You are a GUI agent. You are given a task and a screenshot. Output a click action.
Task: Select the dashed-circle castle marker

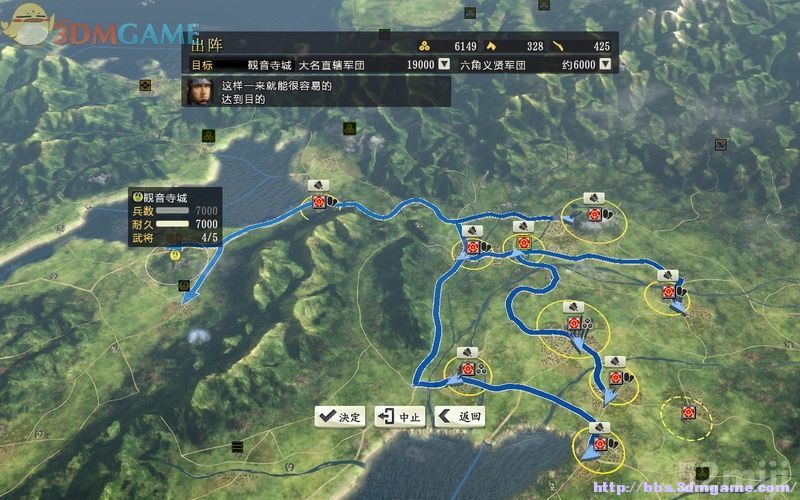[688, 412]
